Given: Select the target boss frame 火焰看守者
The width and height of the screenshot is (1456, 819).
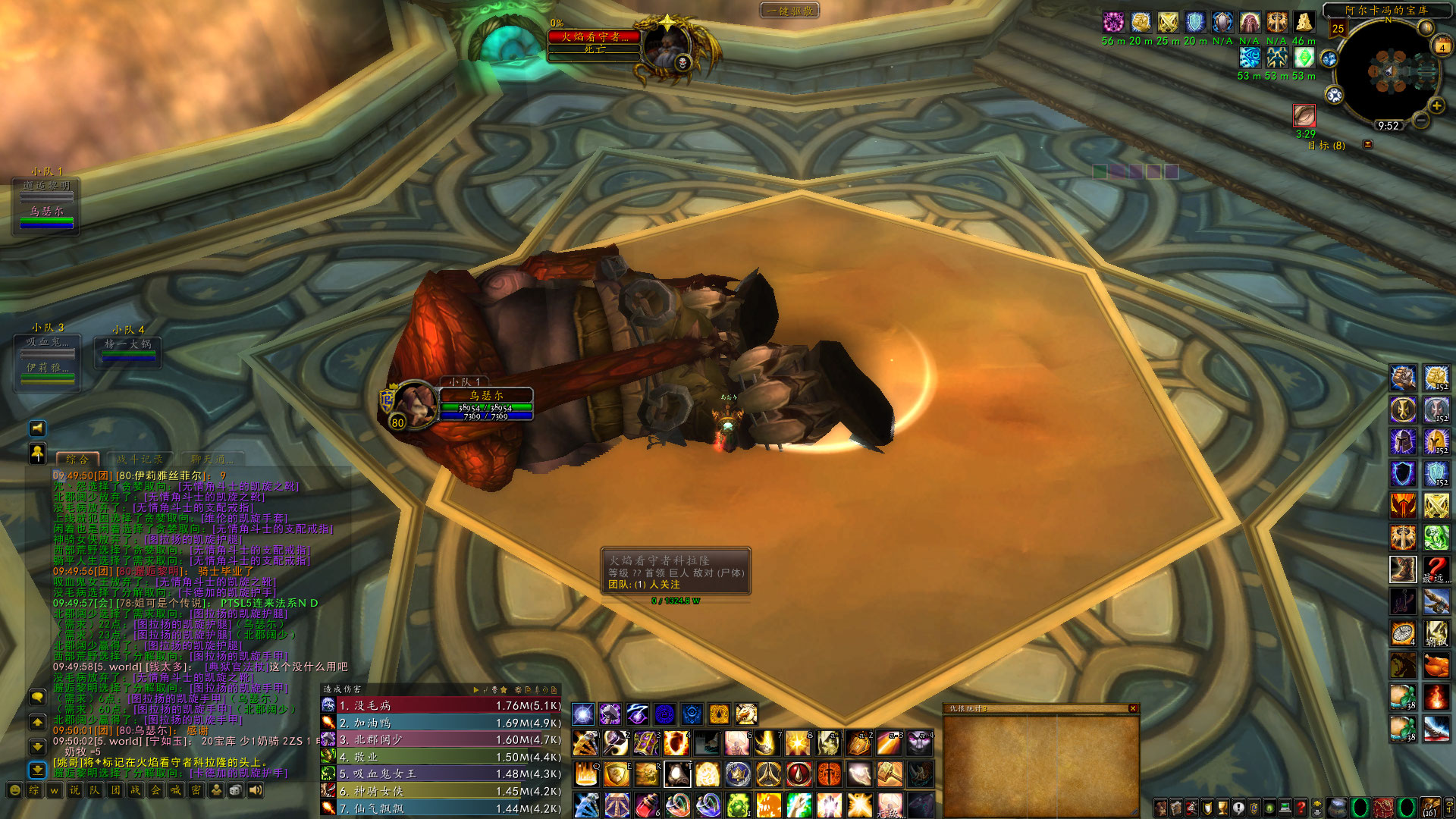Looking at the screenshot, I should pyautogui.click(x=595, y=37).
